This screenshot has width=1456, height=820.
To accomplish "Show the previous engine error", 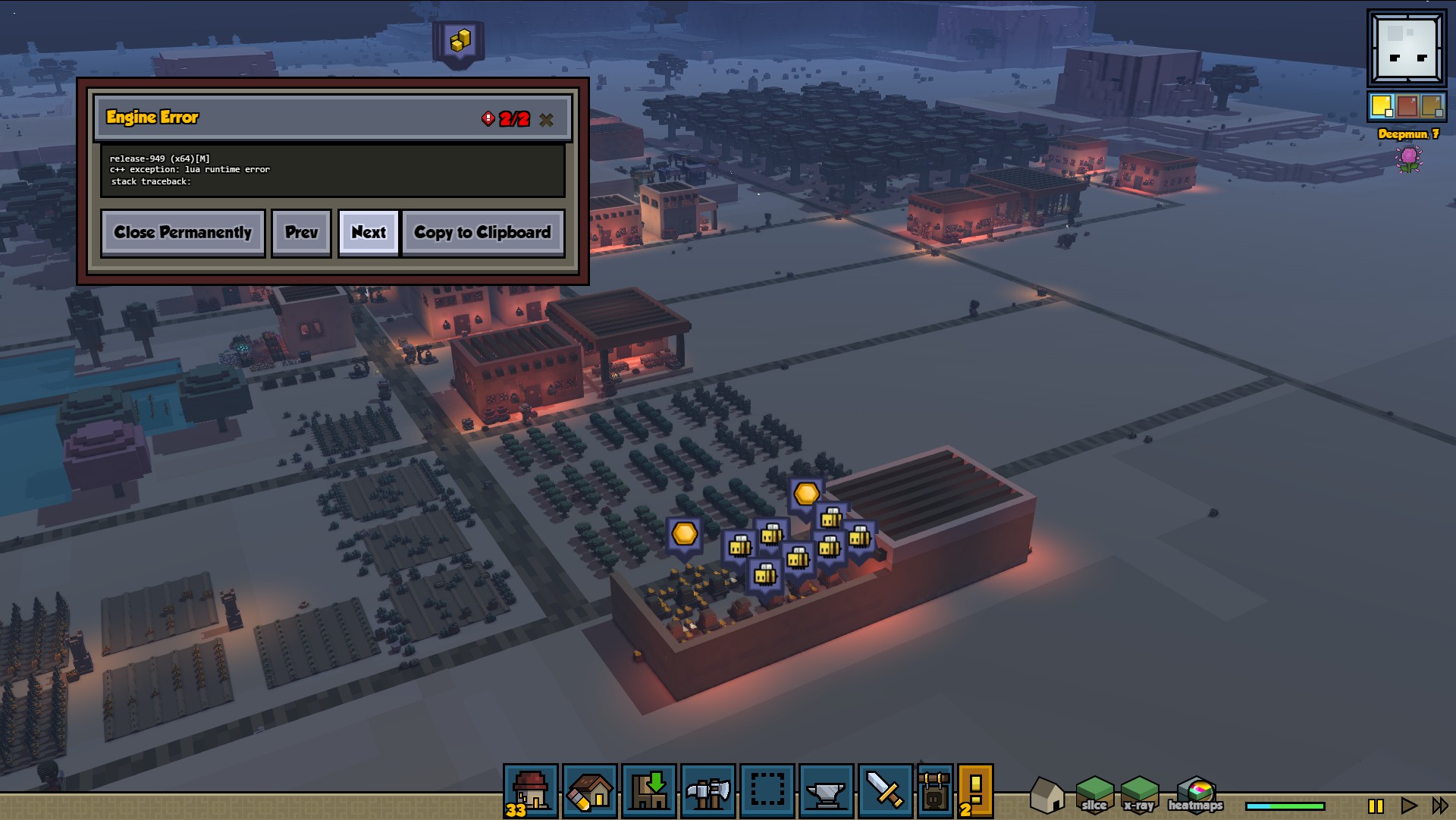I will pyautogui.click(x=301, y=233).
